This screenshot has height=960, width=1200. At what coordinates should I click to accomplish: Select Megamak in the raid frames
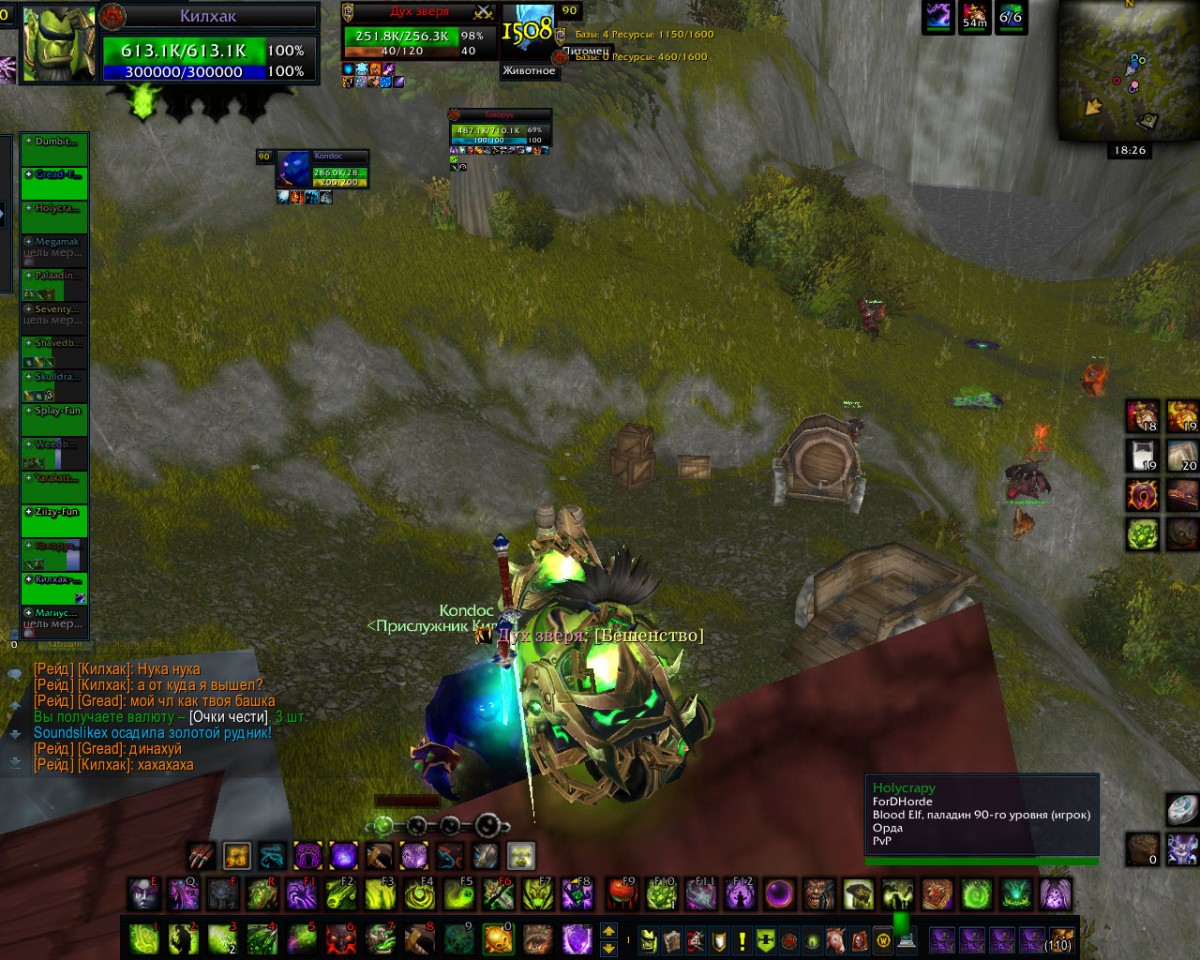[55, 248]
